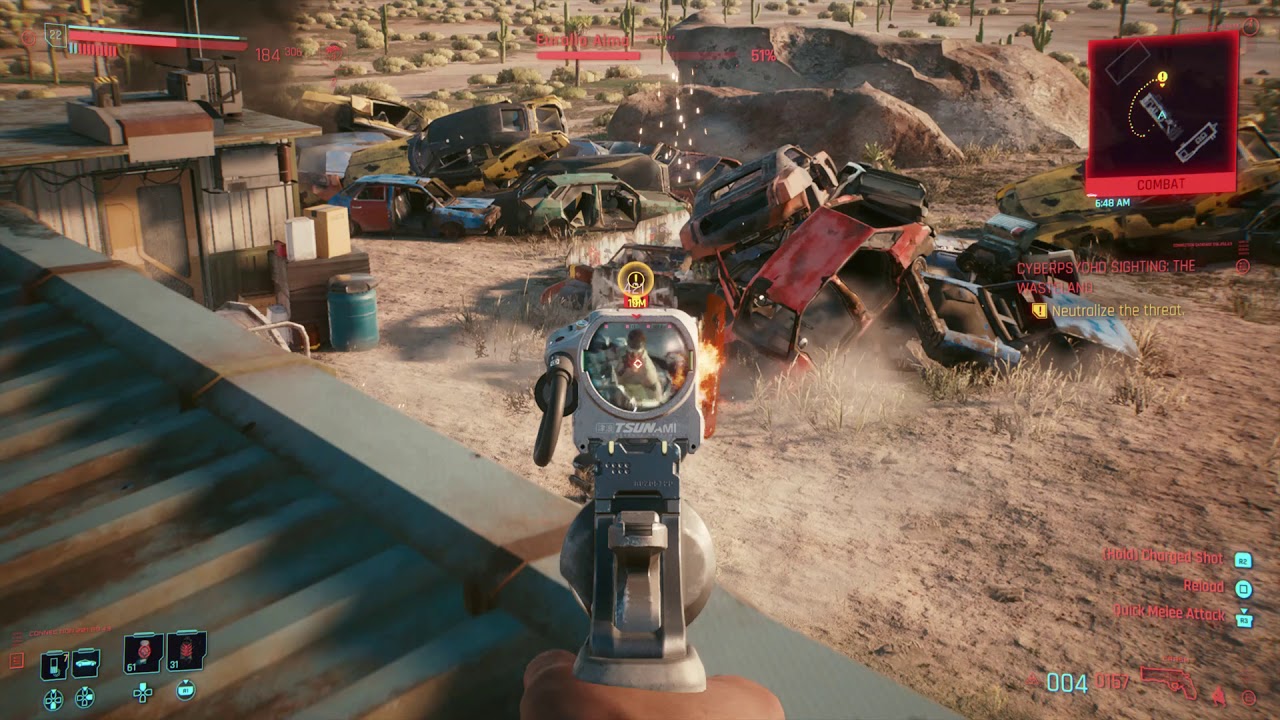Toggle the R3 Quick Melee Attack prompt

pyautogui.click(x=1244, y=620)
